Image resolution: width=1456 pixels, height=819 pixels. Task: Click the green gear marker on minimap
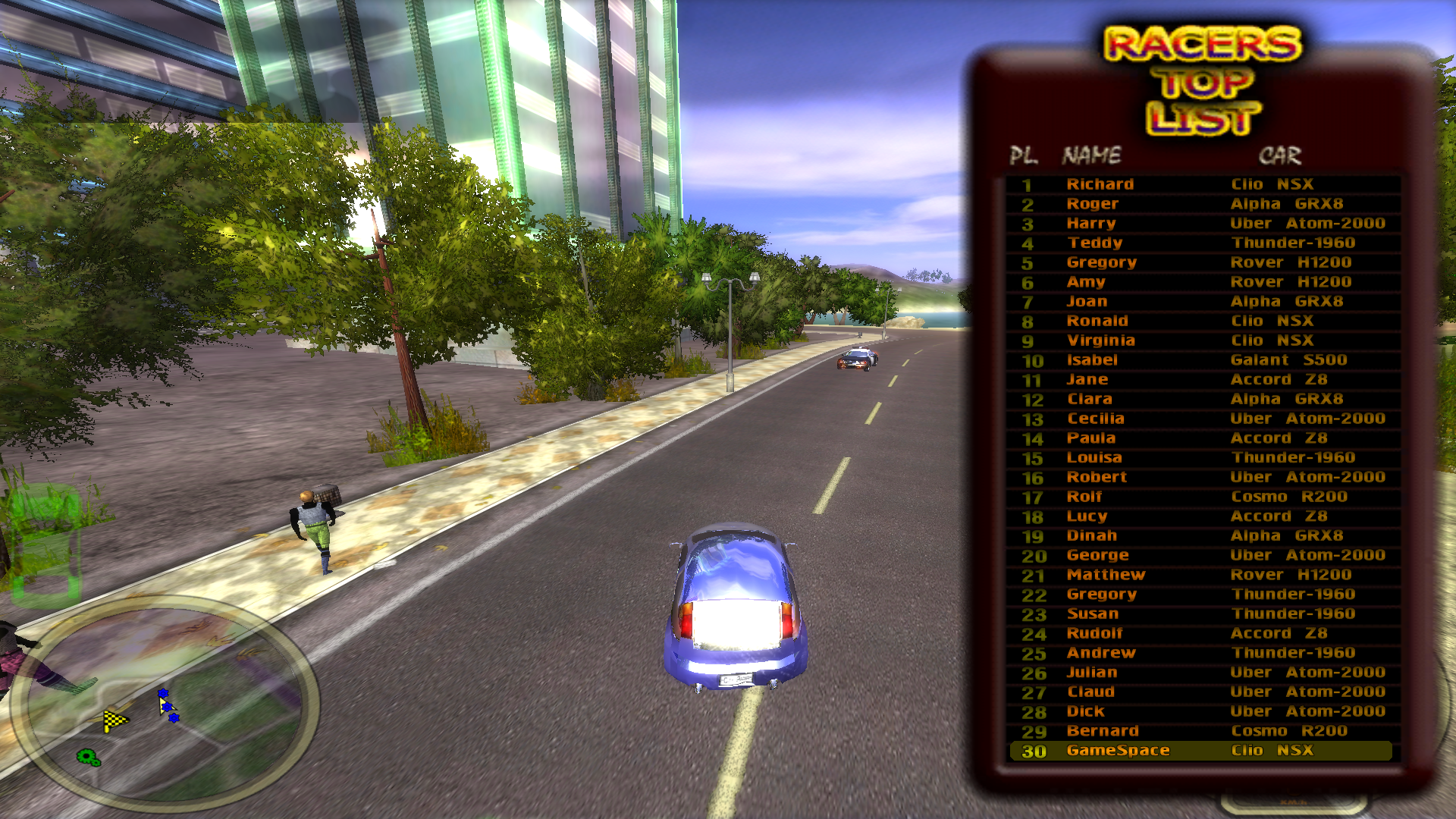click(89, 757)
